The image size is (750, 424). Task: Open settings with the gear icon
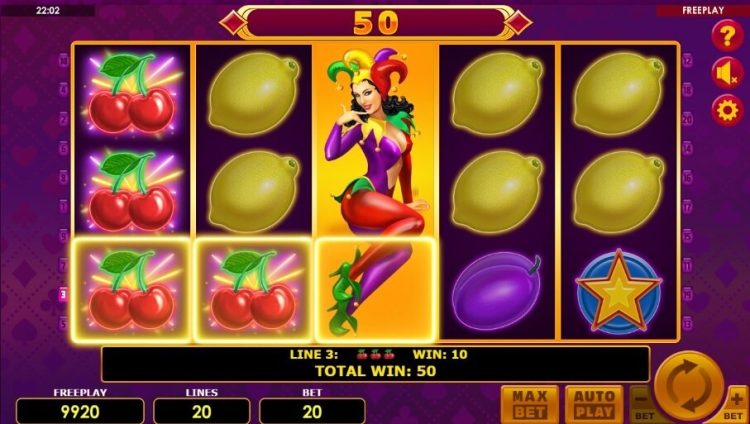tap(726, 109)
